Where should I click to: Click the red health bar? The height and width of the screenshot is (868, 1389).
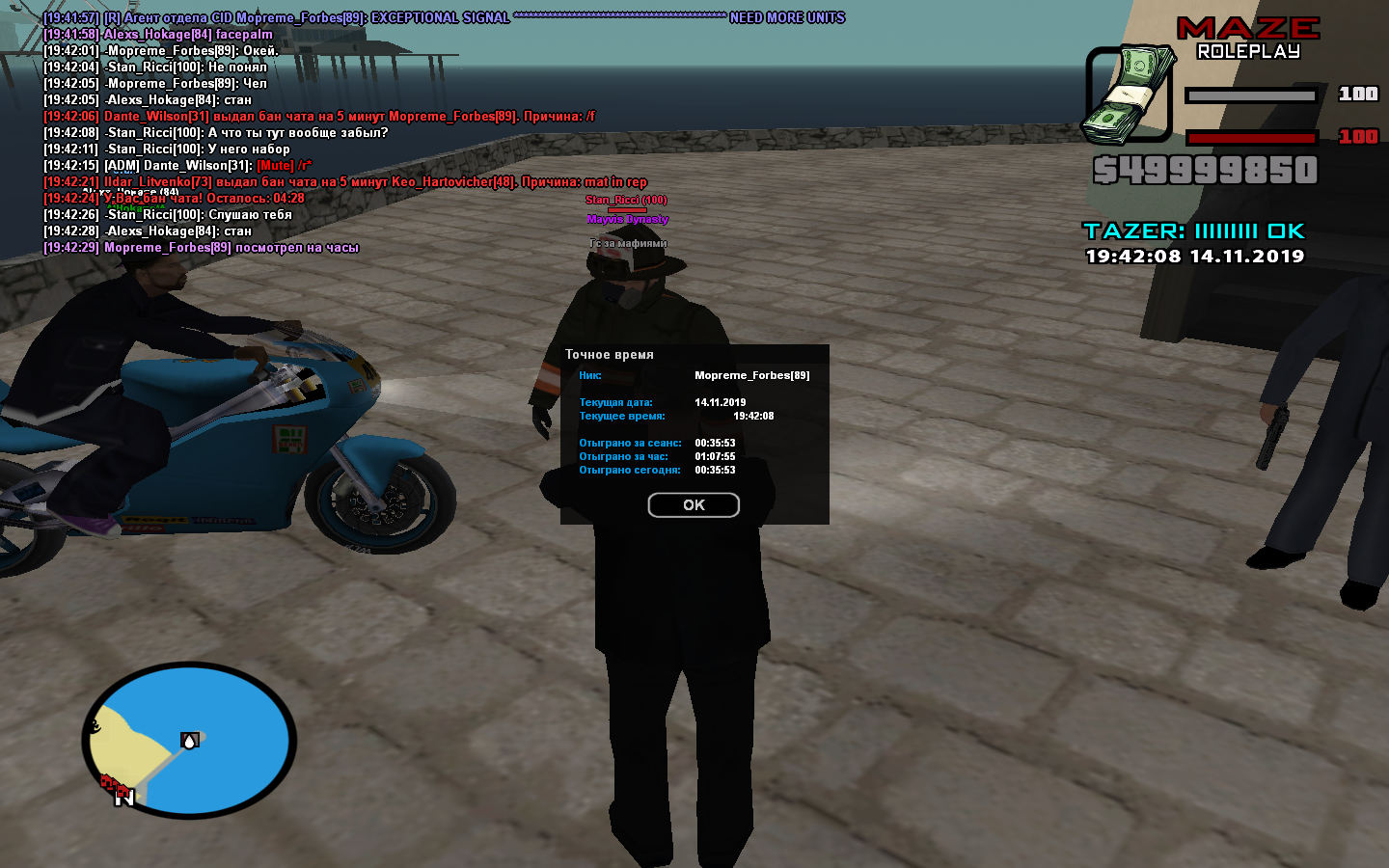[x=1252, y=137]
